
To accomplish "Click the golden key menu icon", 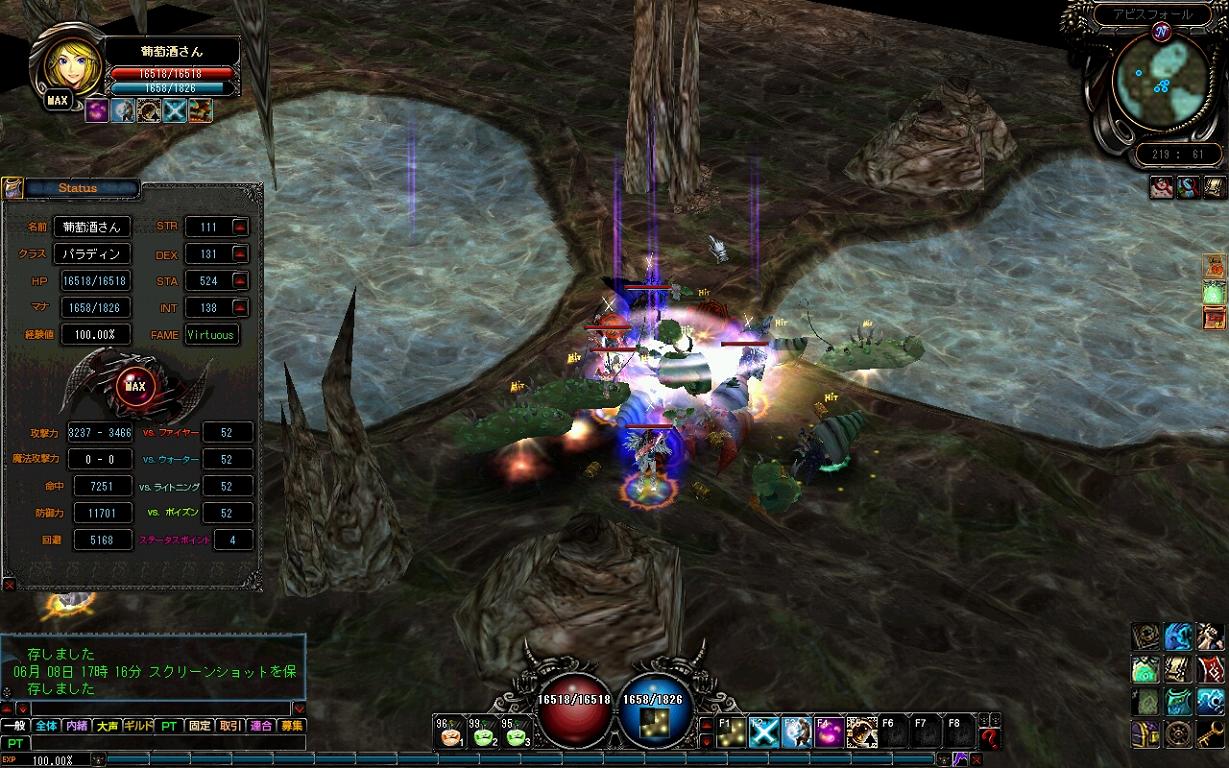I will [1210, 734].
